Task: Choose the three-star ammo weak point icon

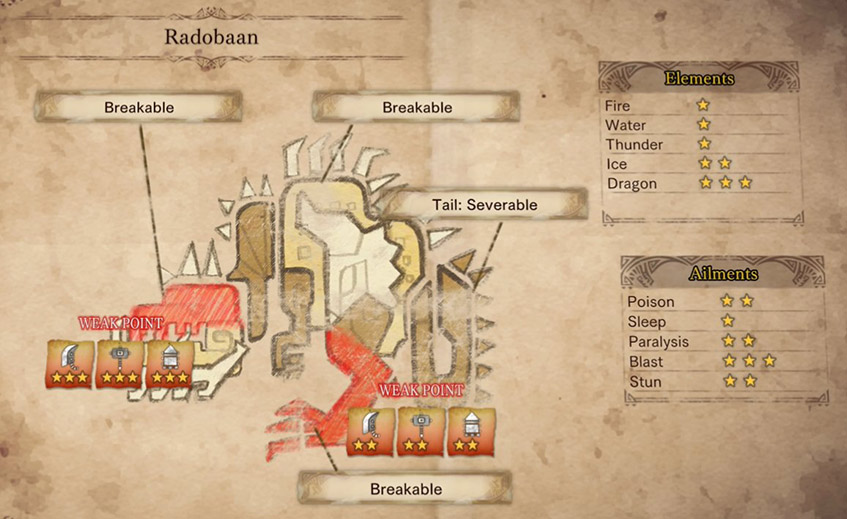Action: [x=170, y=364]
